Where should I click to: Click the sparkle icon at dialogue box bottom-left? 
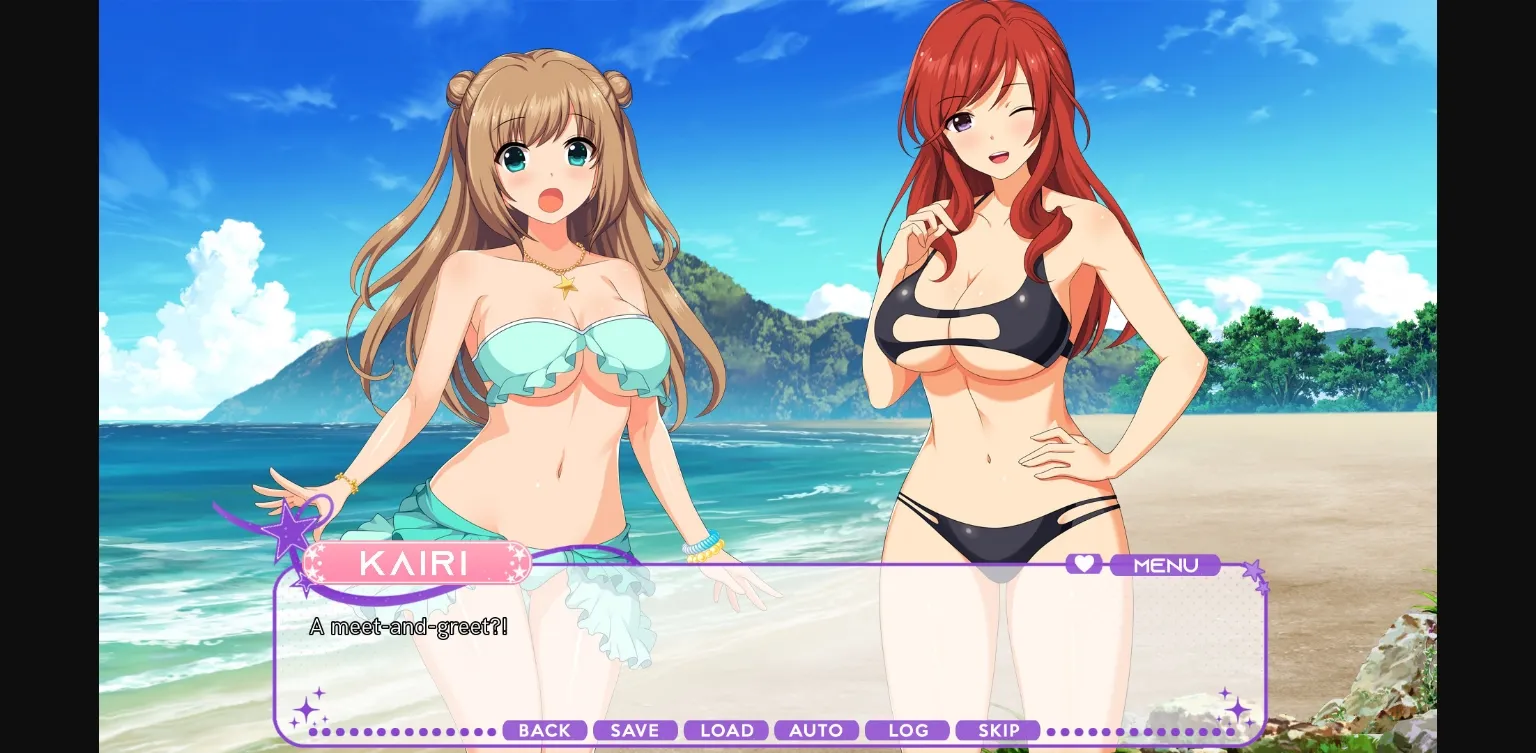point(306,709)
